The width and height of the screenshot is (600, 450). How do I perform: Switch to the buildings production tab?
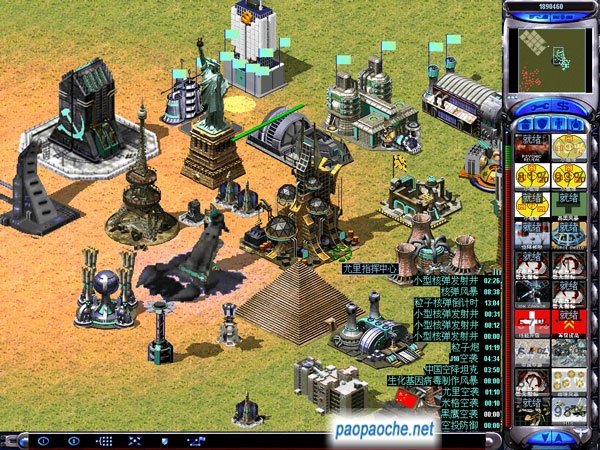click(524, 124)
